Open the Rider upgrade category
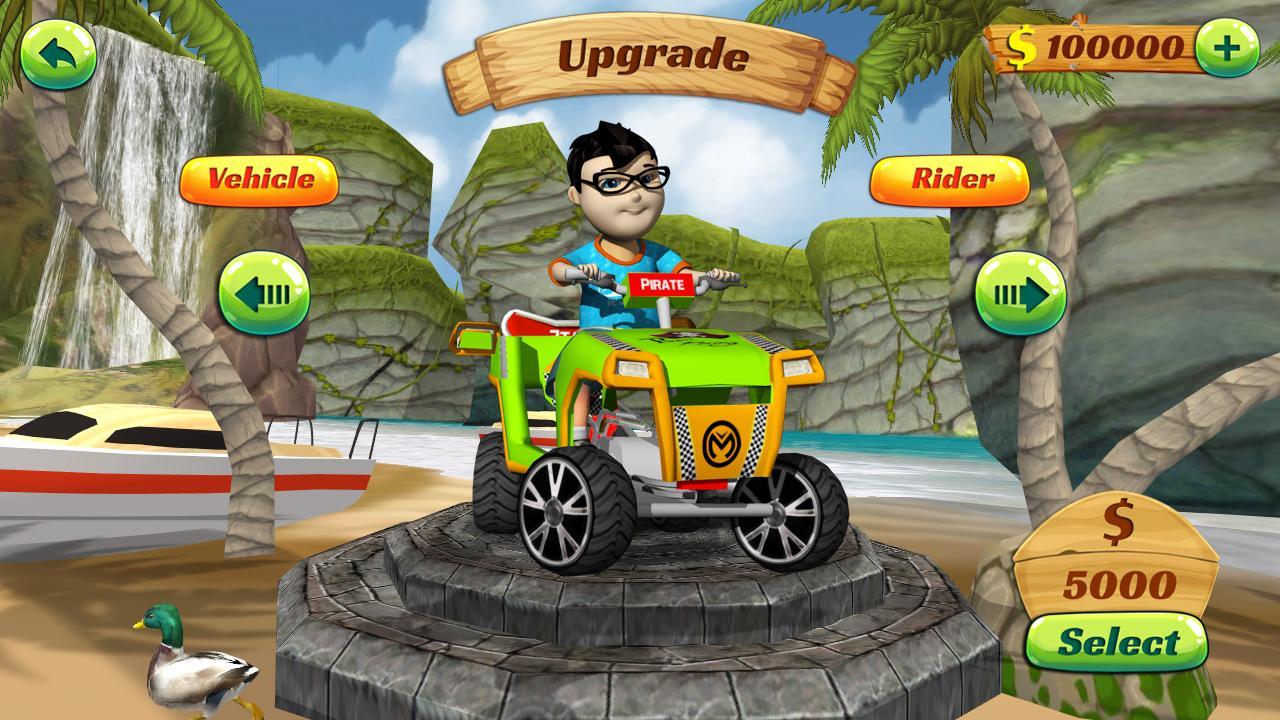The width and height of the screenshot is (1280, 720). (x=952, y=180)
